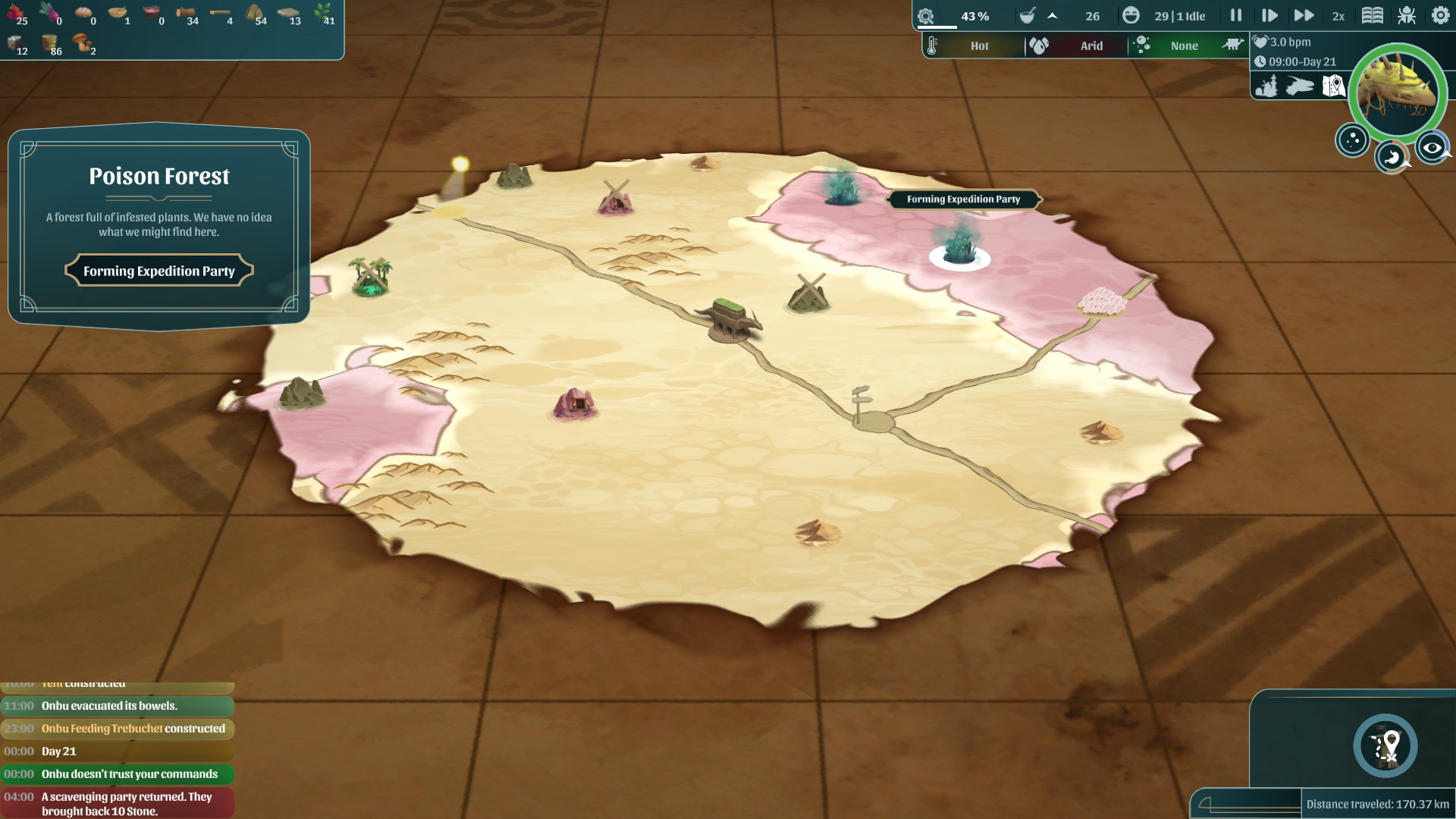This screenshot has height=819, width=1456.
Task: Open the game settings gear
Action: [x=1440, y=15]
